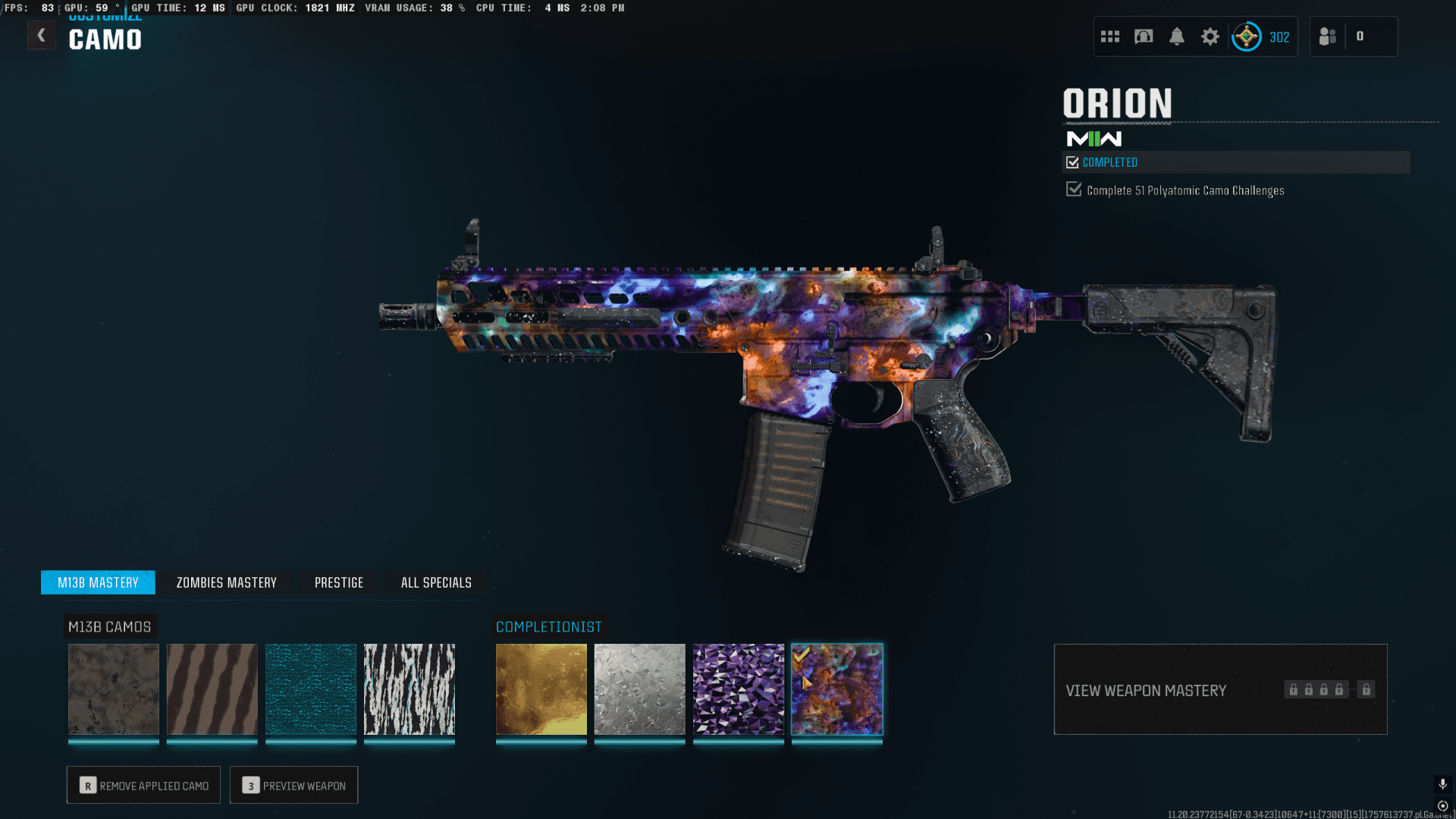Choose the gray digital M13B camo
Image resolution: width=1456 pixels, height=819 pixels.
click(114, 689)
